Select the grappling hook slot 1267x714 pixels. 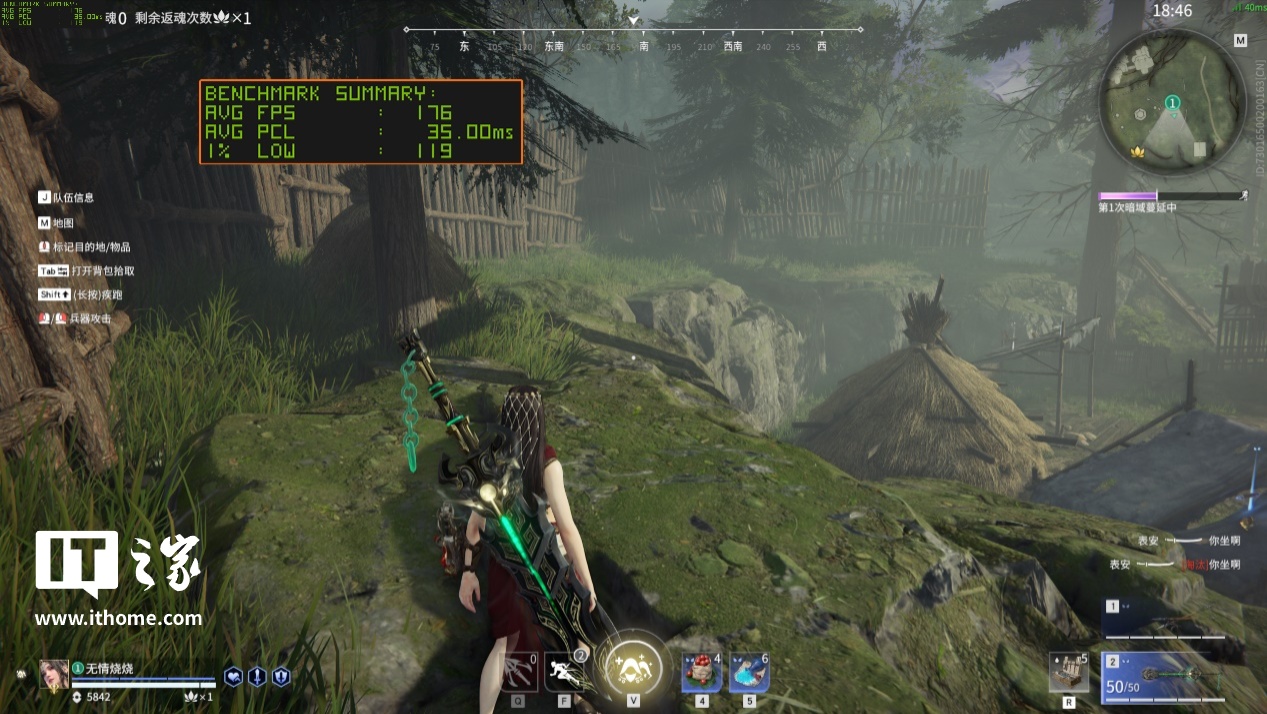(519, 672)
